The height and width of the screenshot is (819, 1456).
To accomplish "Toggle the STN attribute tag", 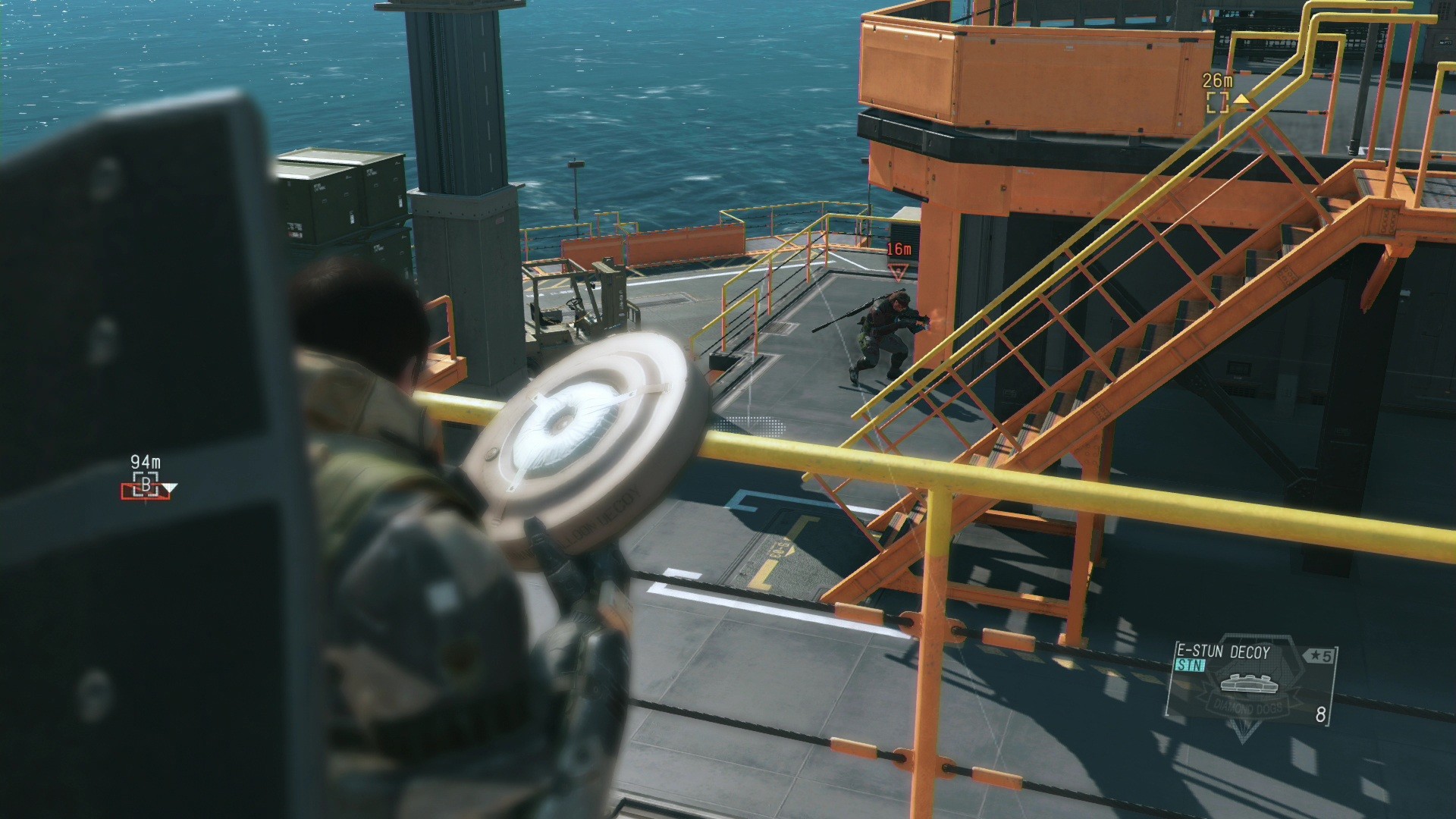I will 1190,666.
